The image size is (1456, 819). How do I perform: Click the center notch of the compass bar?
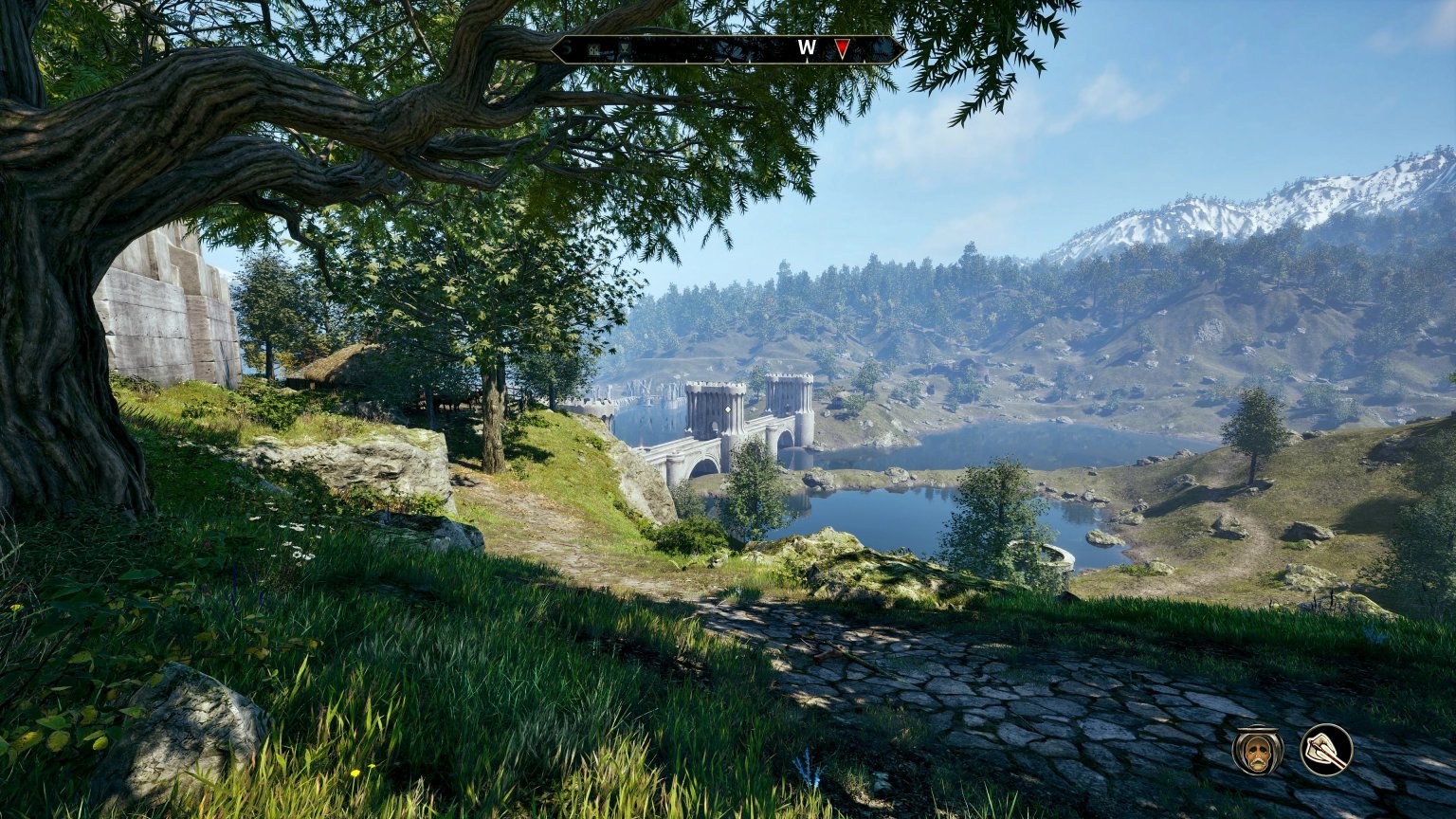coord(727,60)
